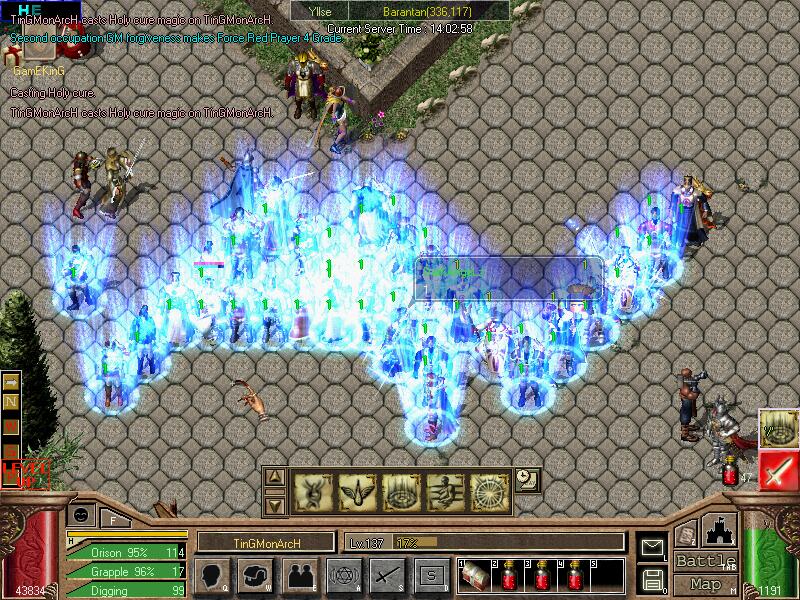
Task: Activate the red sword attack button
Action: pos(778,470)
